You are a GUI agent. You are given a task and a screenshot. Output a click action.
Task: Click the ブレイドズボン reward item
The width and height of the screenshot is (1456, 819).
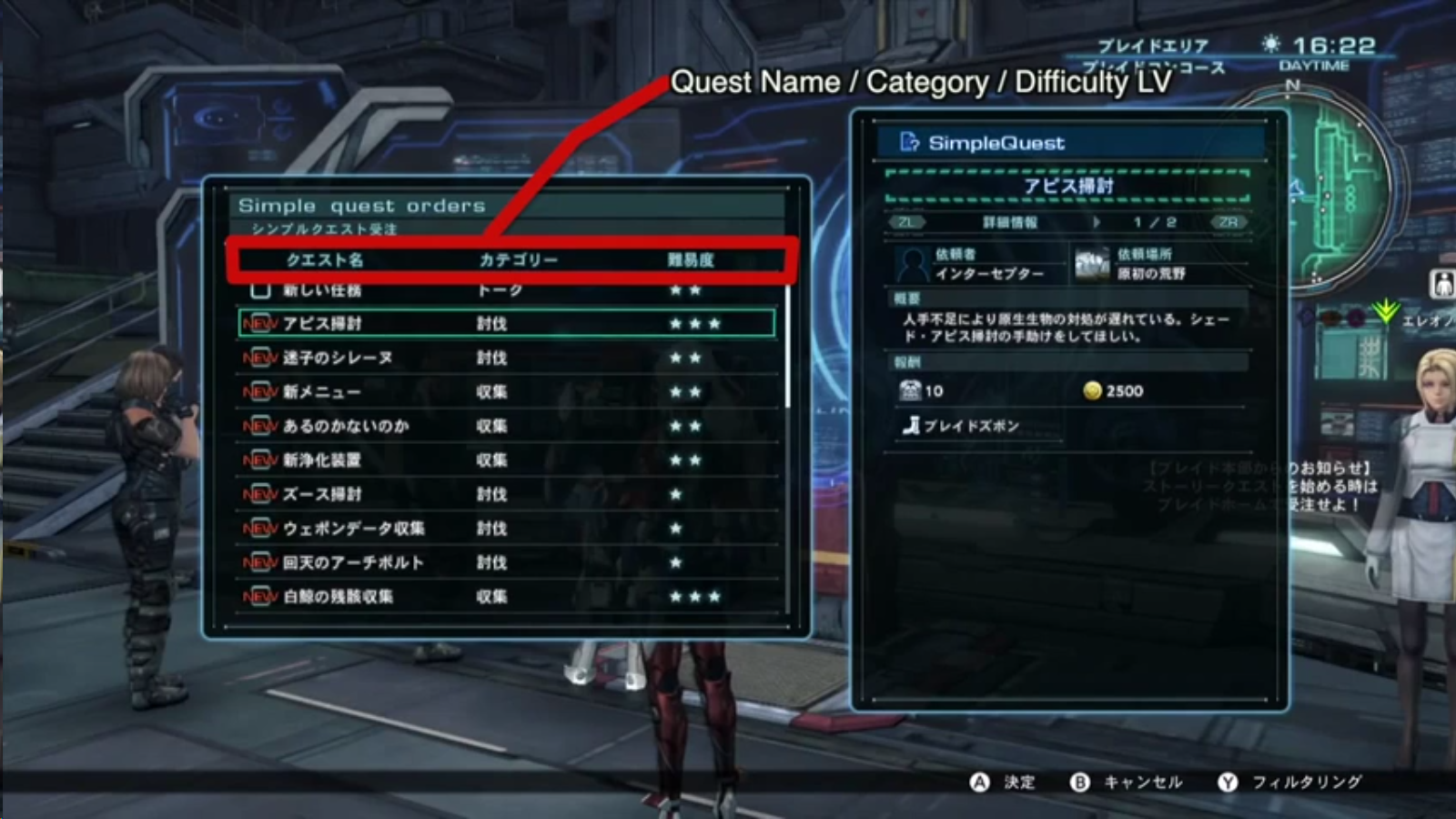970,426
